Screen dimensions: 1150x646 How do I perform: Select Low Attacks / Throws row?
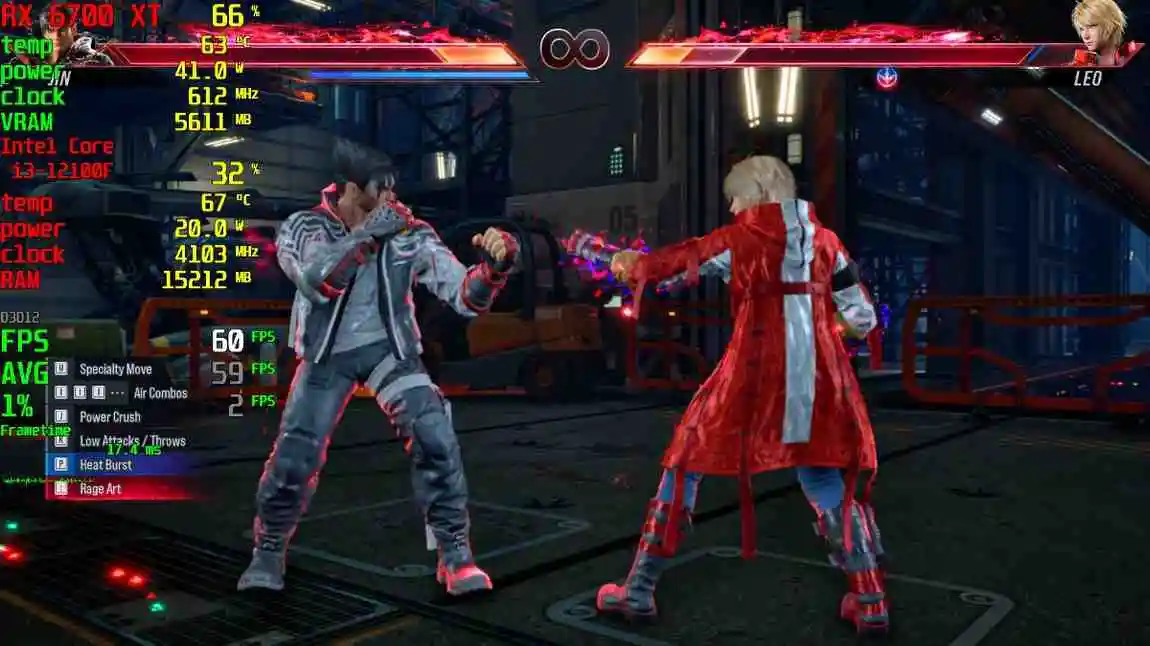[x=132, y=441]
